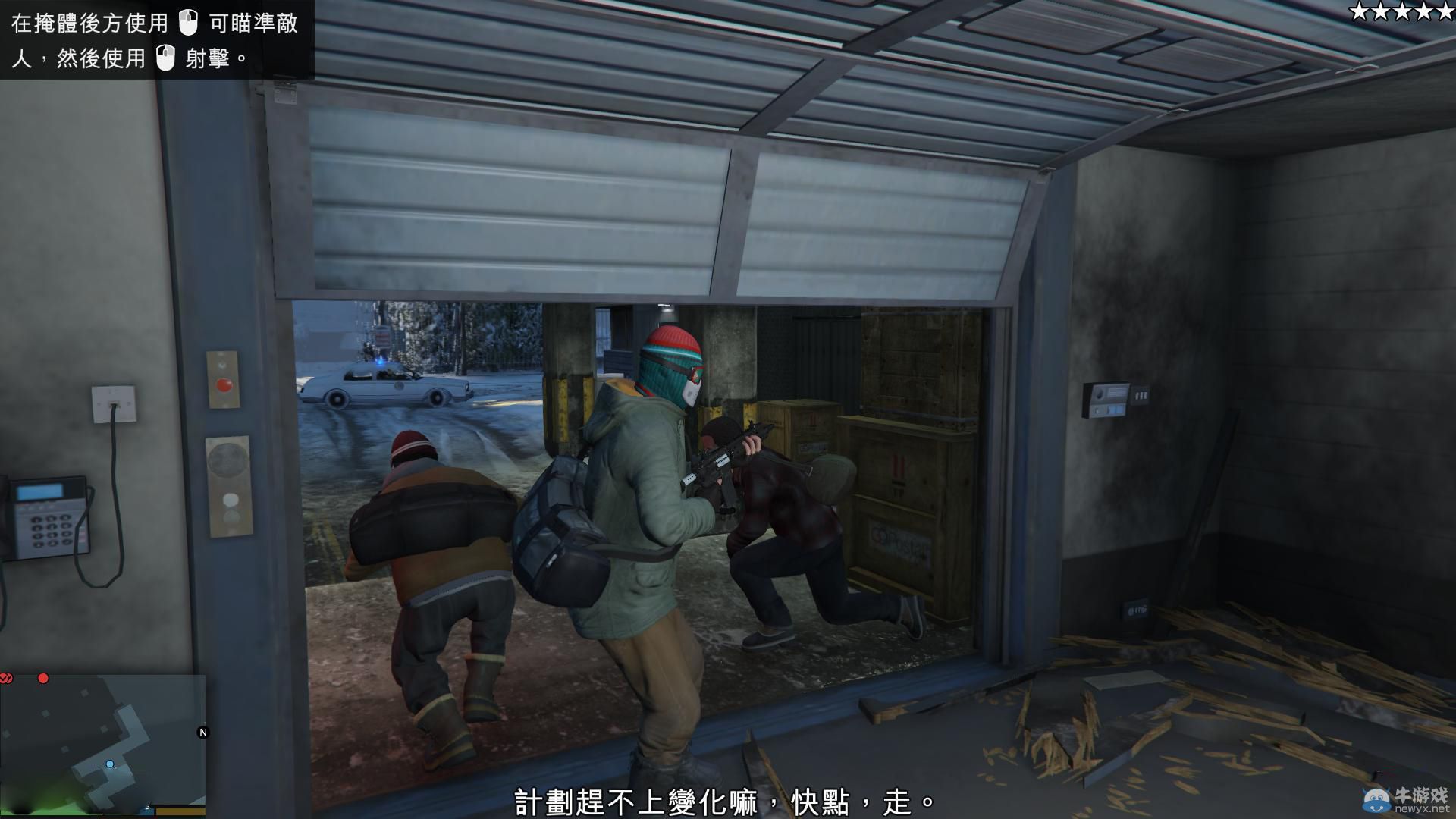Image resolution: width=1456 pixels, height=819 pixels.
Task: Click the blue cow mascot in the newyx watermark
Action: (1376, 800)
